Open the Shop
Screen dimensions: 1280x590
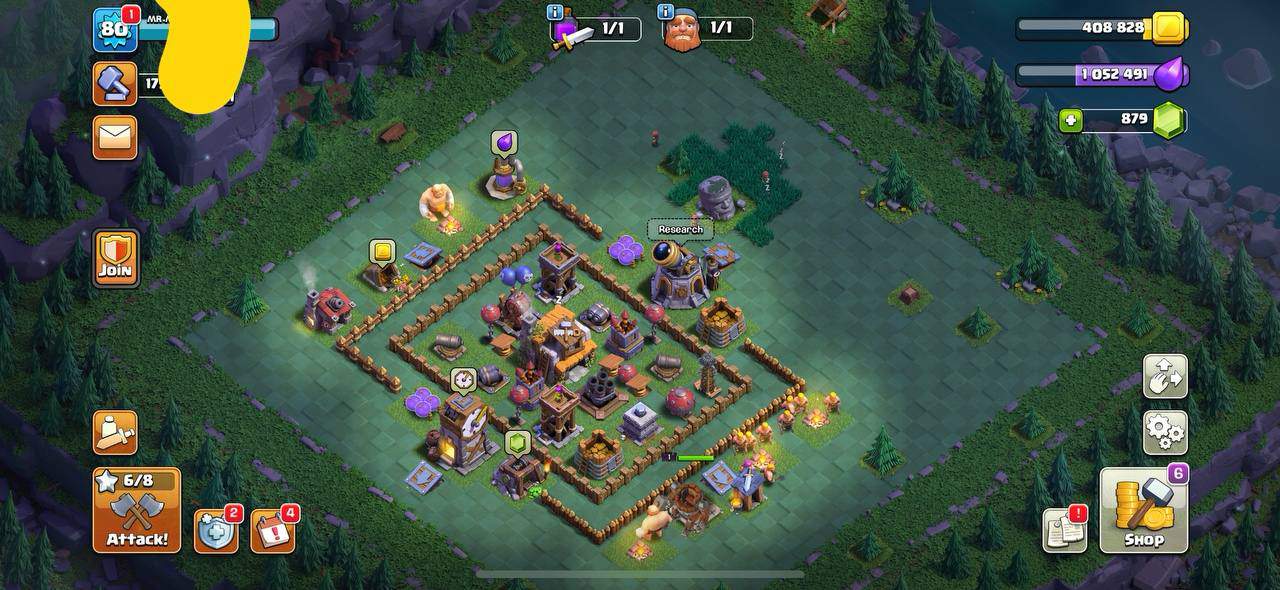[1144, 511]
